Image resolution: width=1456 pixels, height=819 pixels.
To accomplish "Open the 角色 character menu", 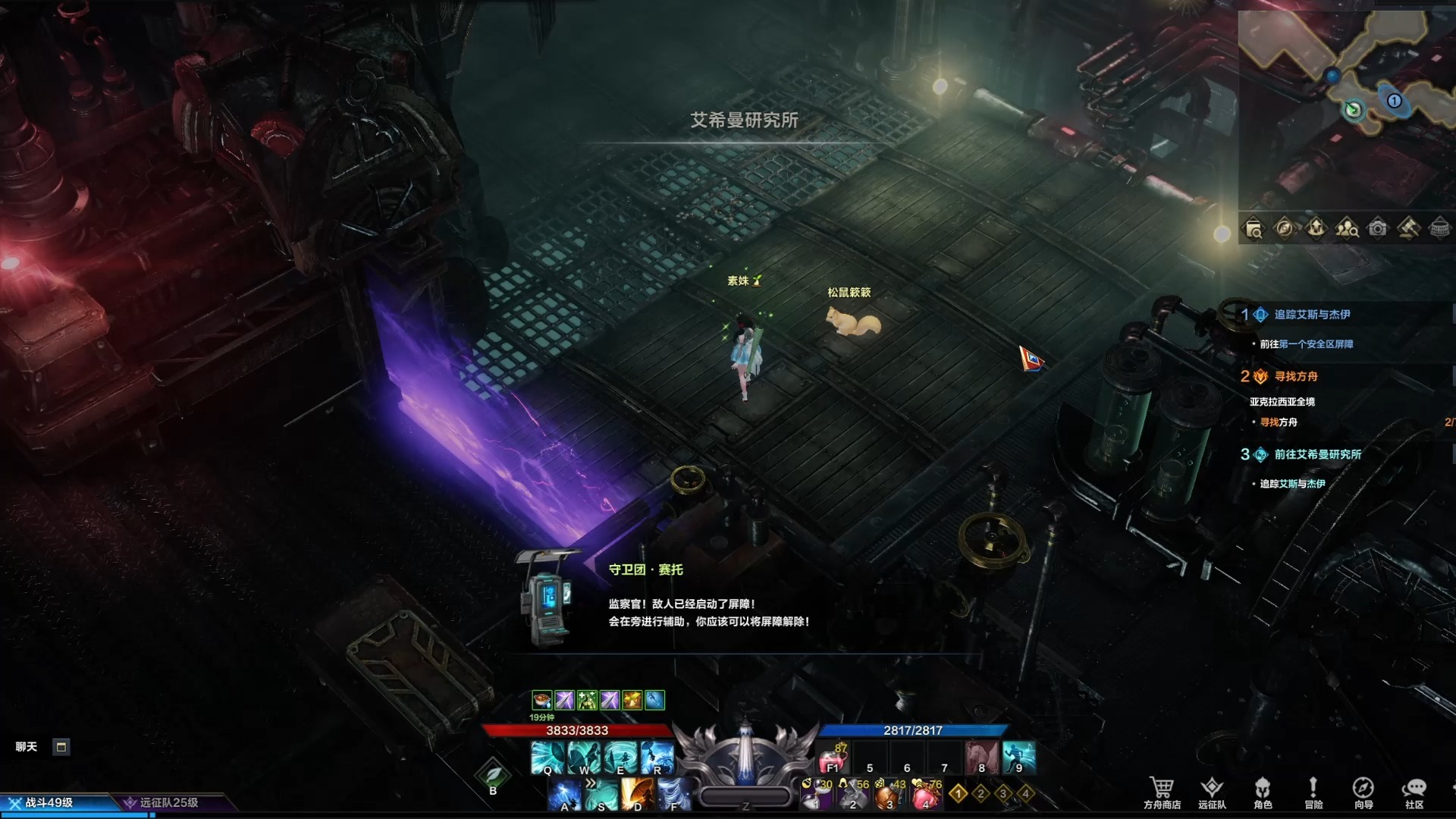I will pos(1263,792).
